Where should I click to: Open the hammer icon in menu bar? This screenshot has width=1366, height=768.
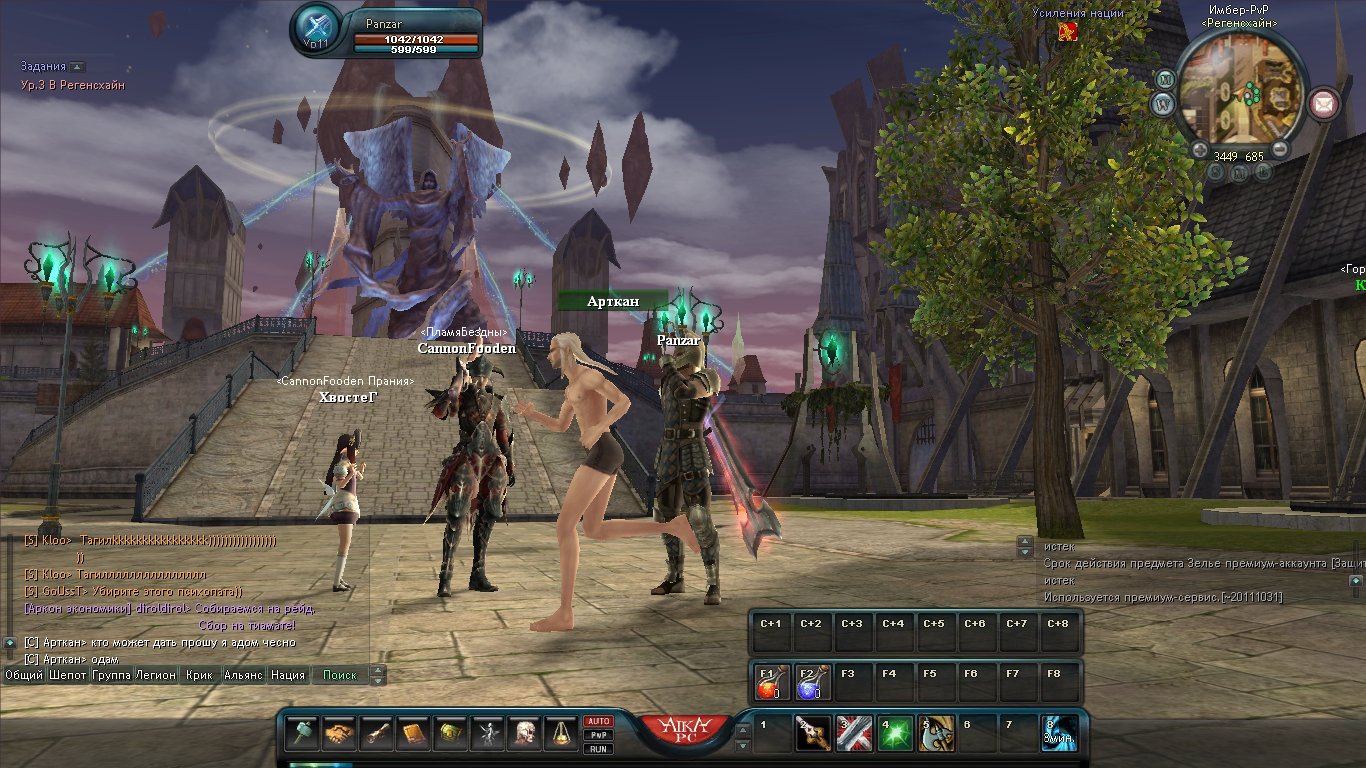(301, 734)
